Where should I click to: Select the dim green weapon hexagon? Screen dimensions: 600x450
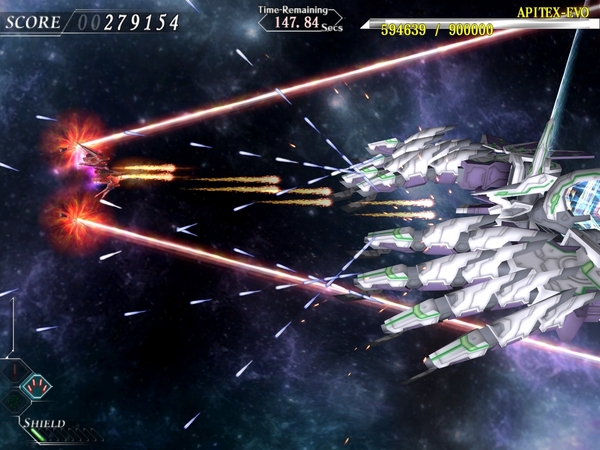14,401
